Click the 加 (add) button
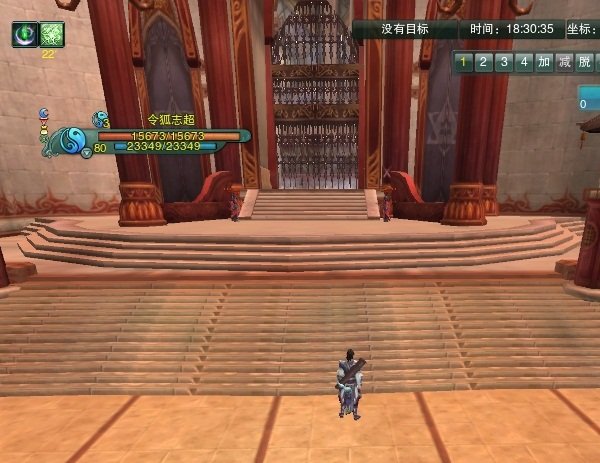The image size is (600, 463). 544,62
